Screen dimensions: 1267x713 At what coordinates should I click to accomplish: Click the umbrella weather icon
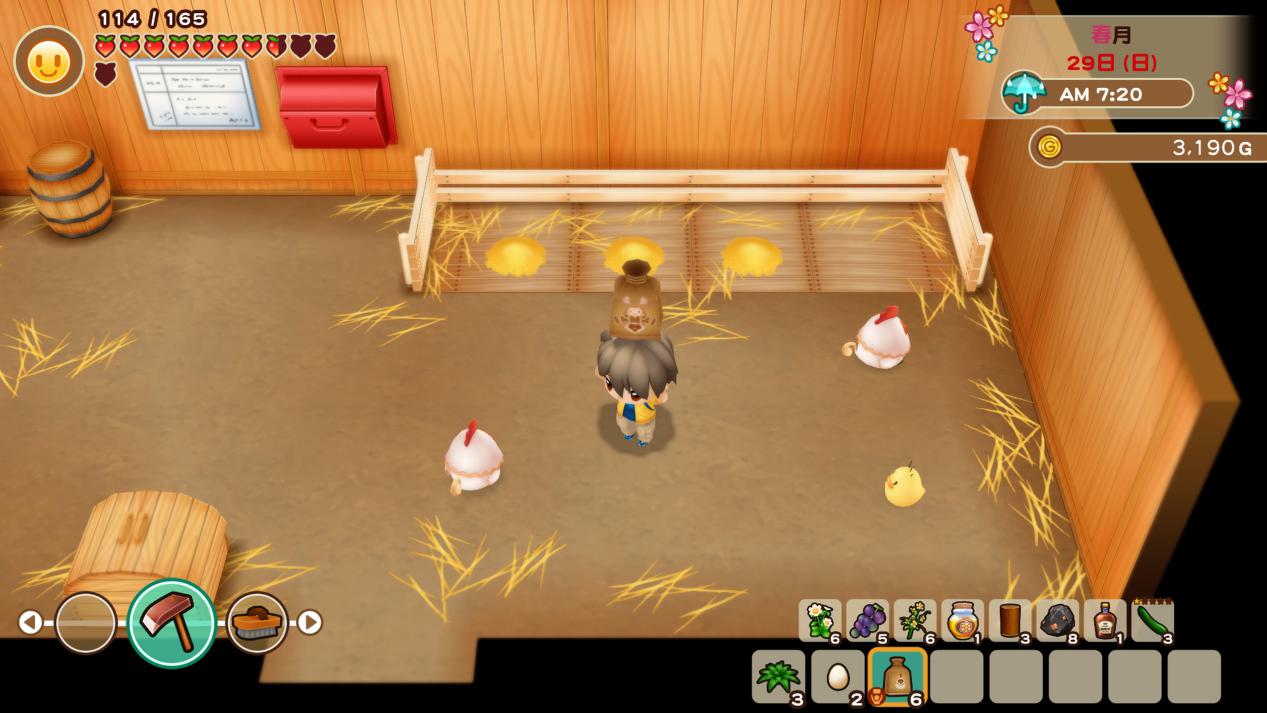(x=1023, y=92)
